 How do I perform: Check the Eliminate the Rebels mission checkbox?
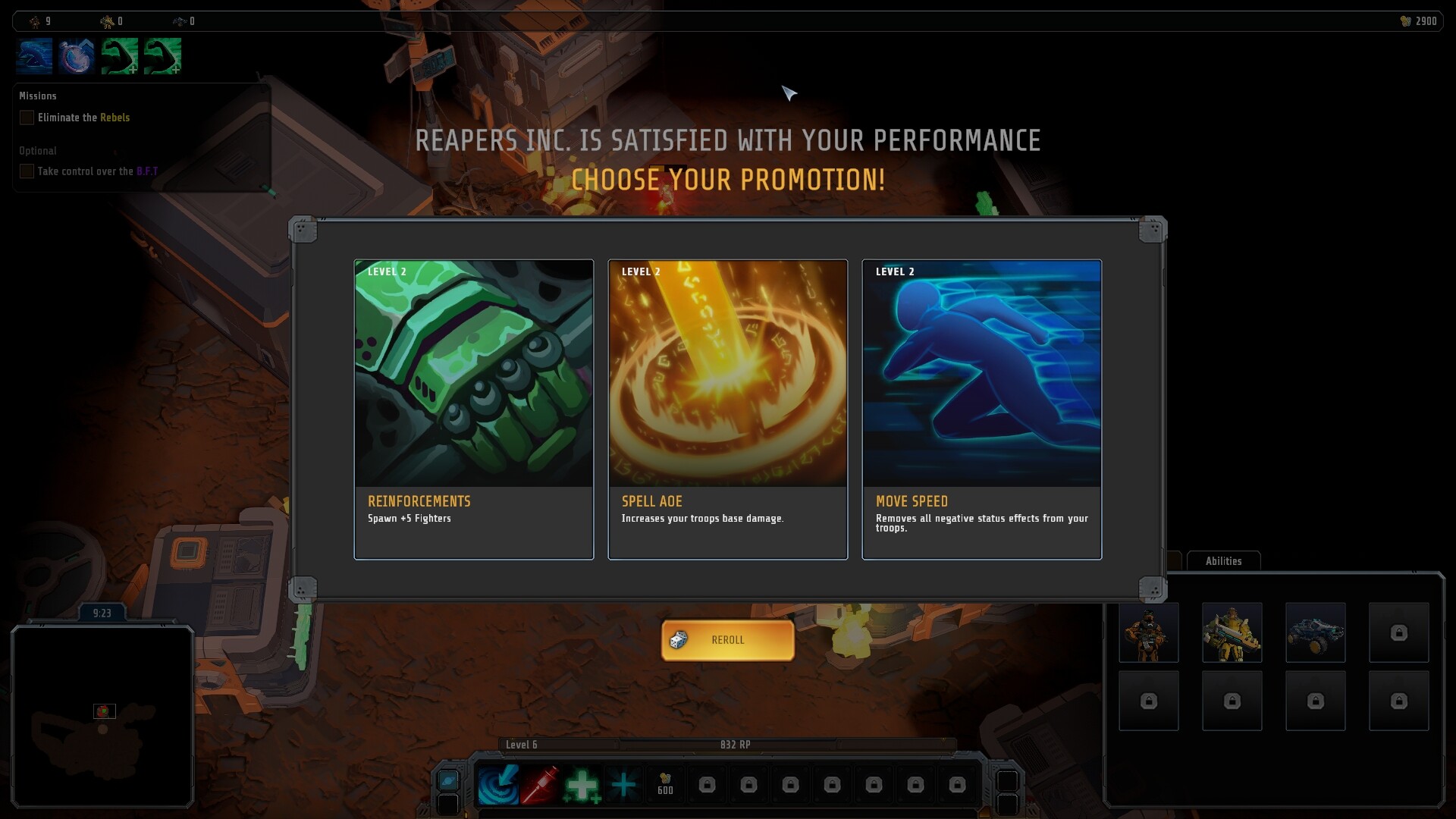[27, 118]
